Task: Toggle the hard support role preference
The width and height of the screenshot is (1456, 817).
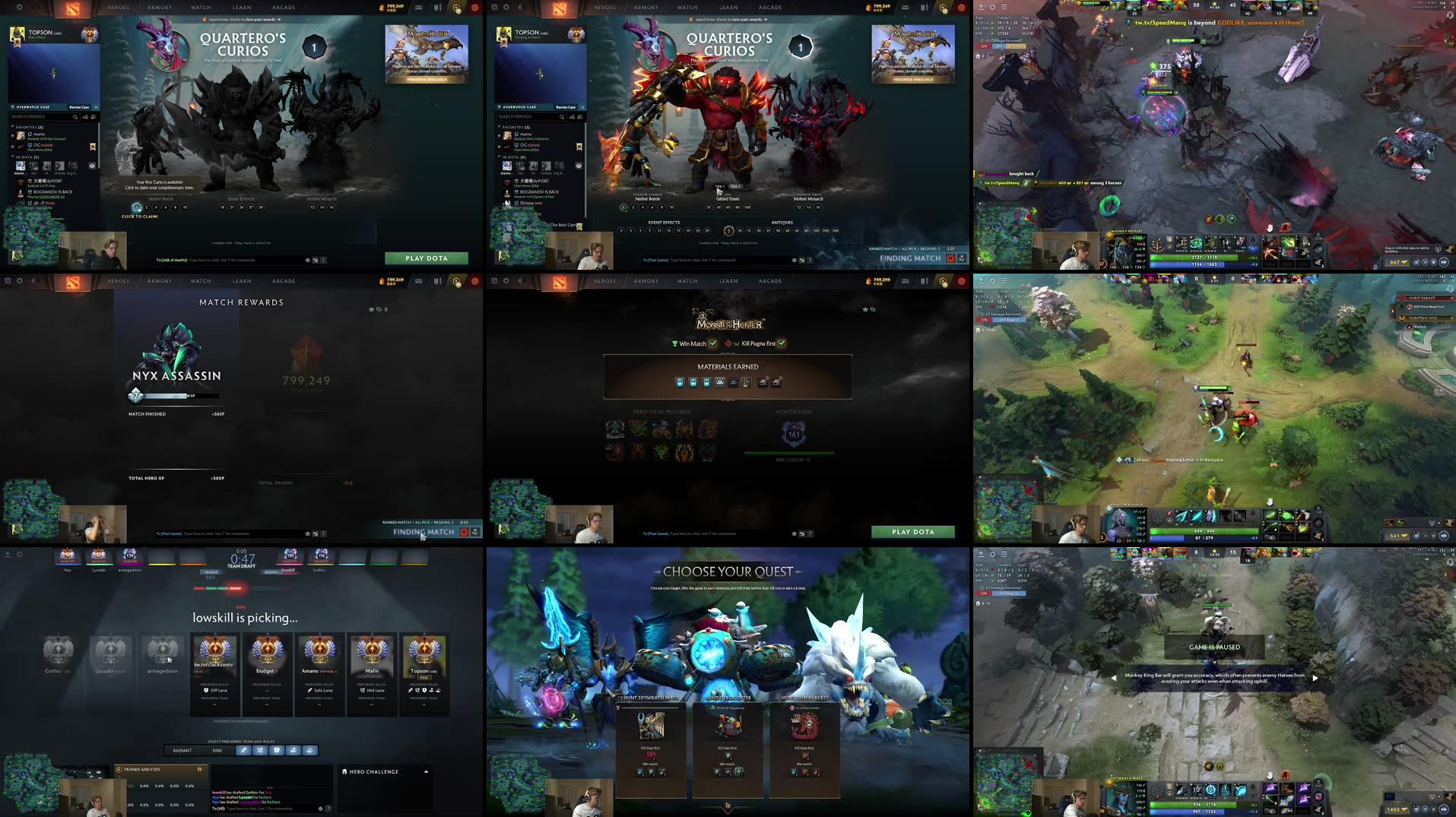Action: pyautogui.click(x=310, y=750)
